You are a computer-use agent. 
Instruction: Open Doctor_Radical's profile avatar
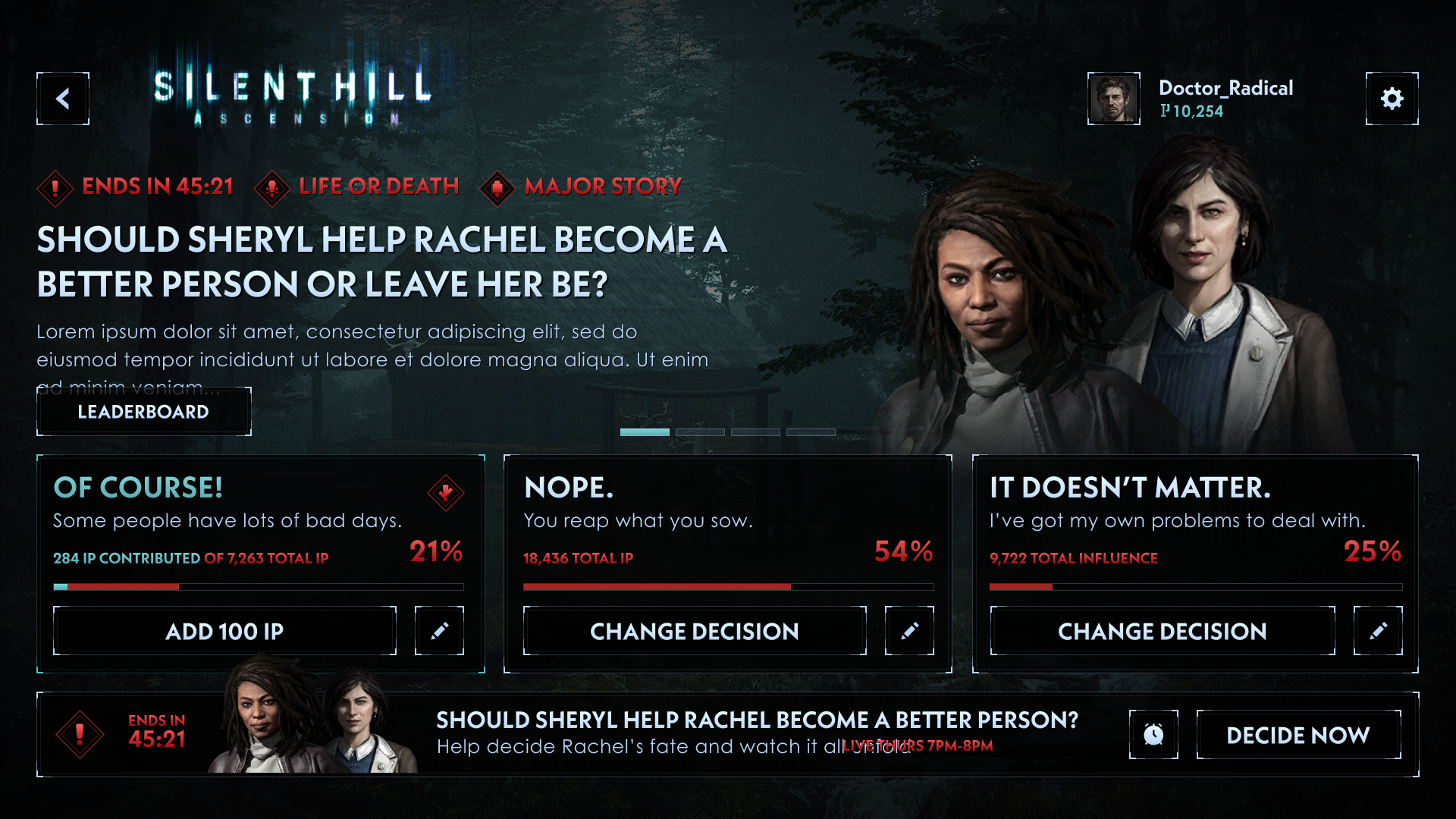pos(1113,99)
